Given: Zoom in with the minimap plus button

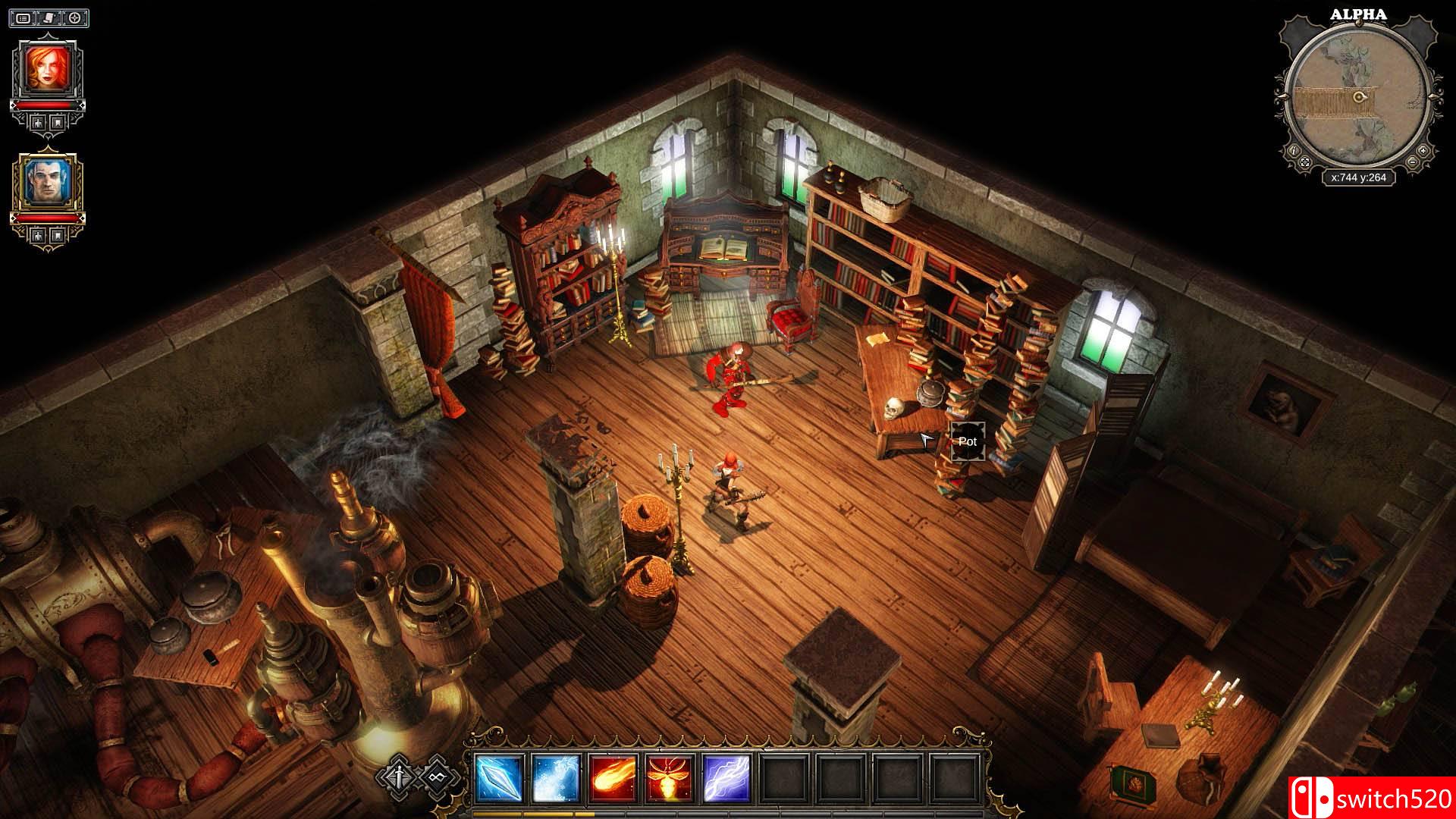Looking at the screenshot, I should pos(1423,151).
